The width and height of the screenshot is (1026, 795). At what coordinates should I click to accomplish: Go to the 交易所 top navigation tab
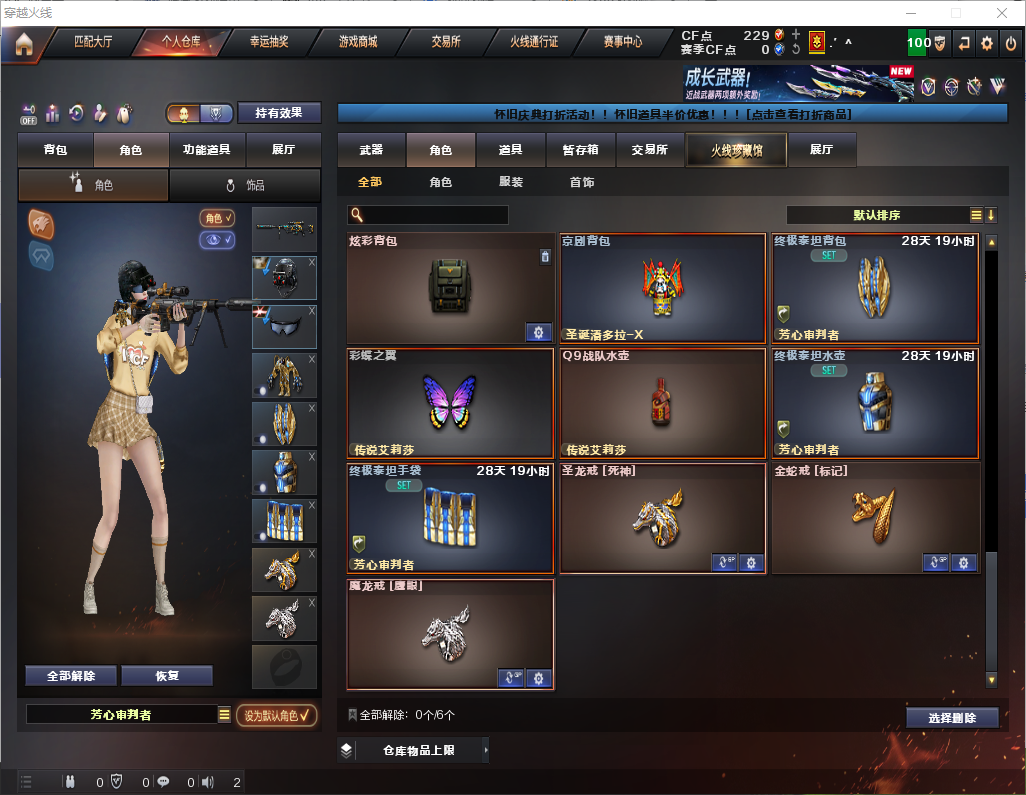[446, 43]
